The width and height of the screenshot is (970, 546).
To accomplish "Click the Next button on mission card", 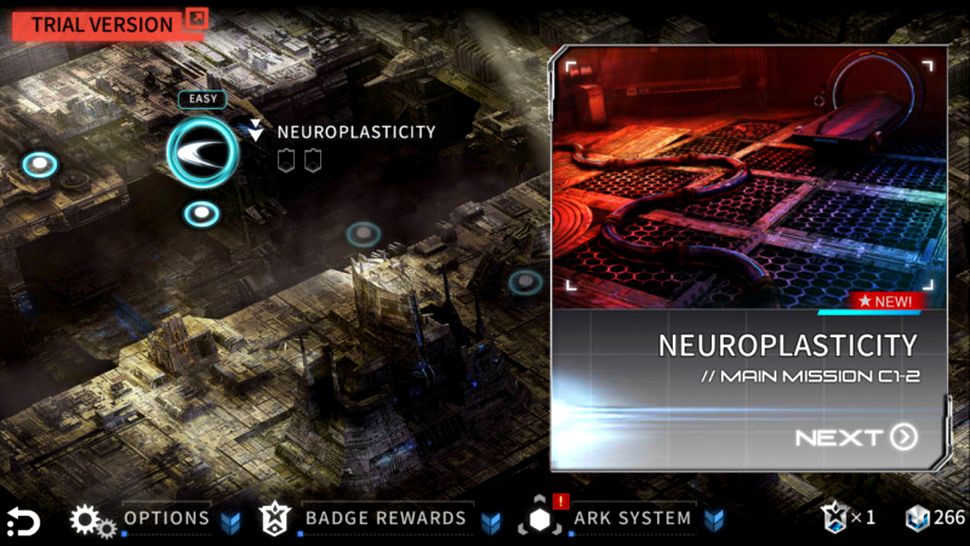I will [856, 437].
